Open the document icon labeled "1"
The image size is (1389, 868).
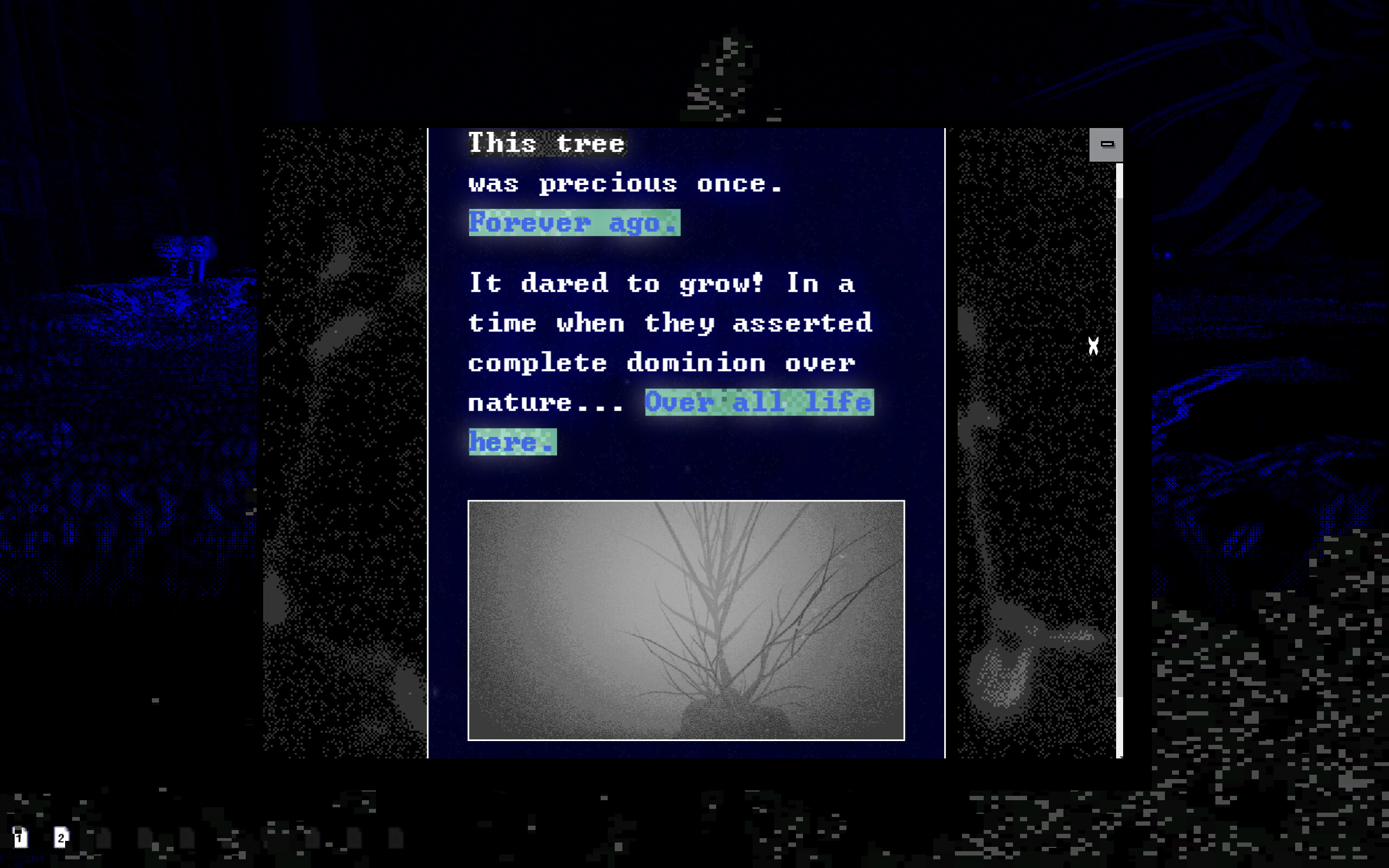point(21,838)
